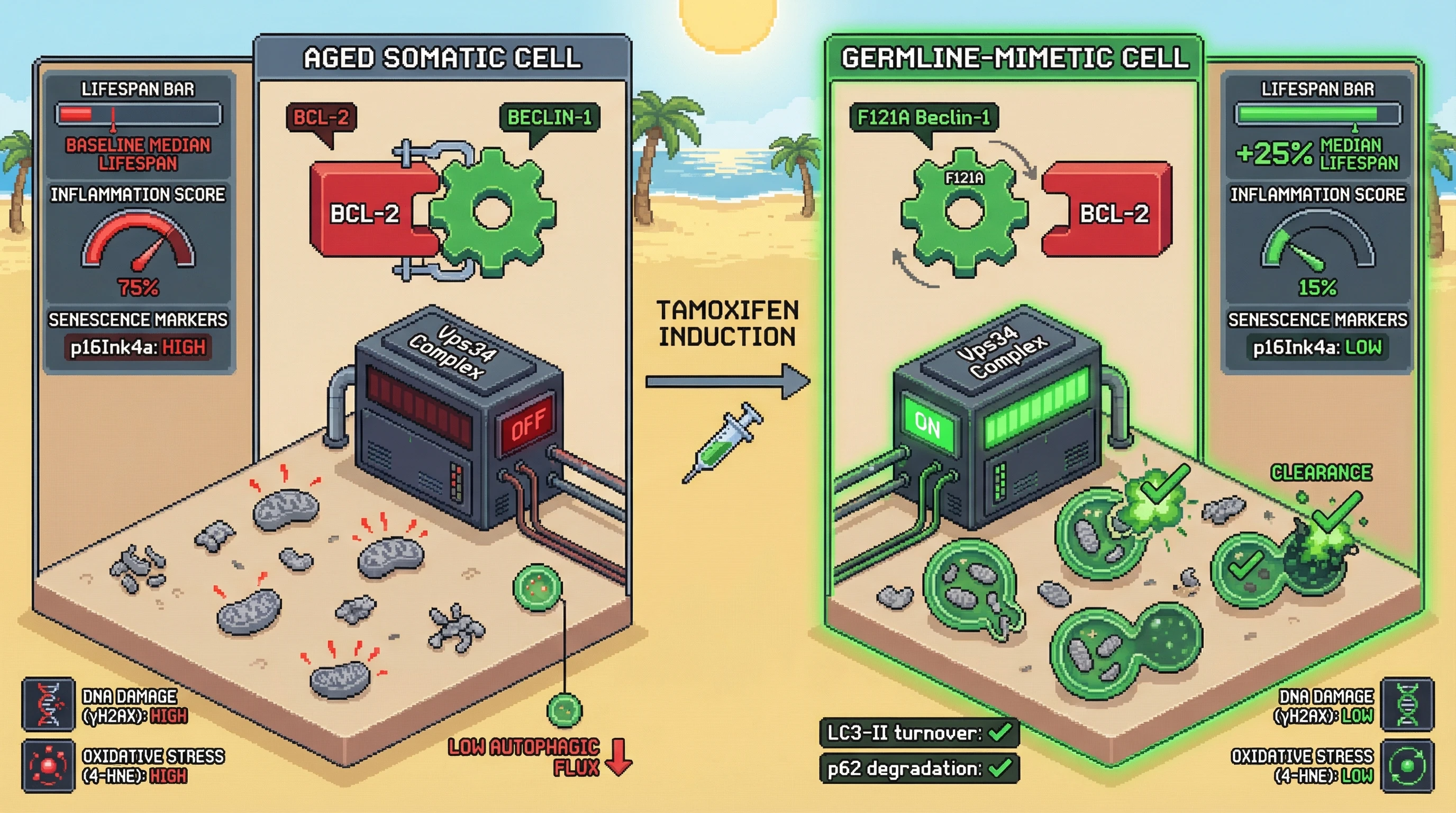Open the Aged Somatic Cell header tab

442,58
